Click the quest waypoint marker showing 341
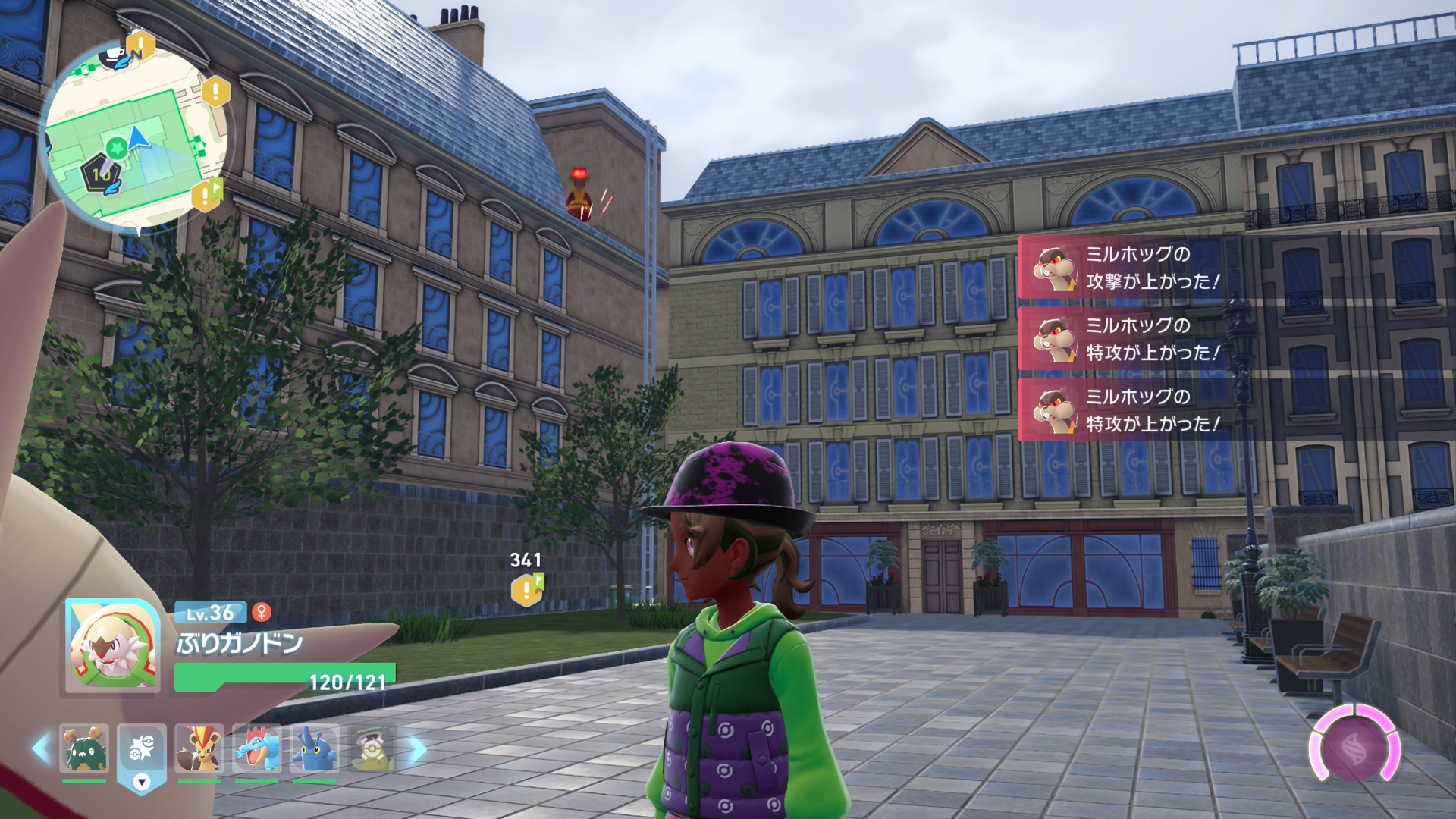The image size is (1456, 819). [x=527, y=589]
